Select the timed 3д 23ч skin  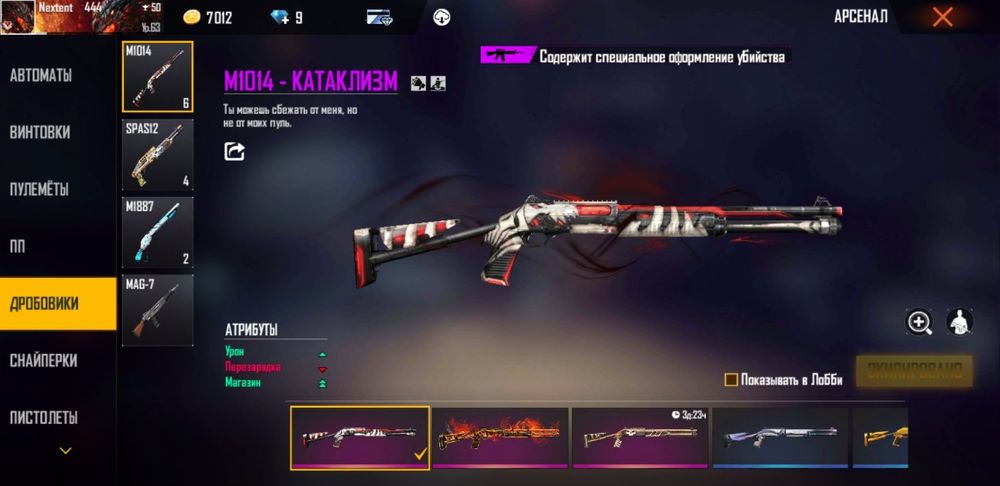[x=640, y=437]
